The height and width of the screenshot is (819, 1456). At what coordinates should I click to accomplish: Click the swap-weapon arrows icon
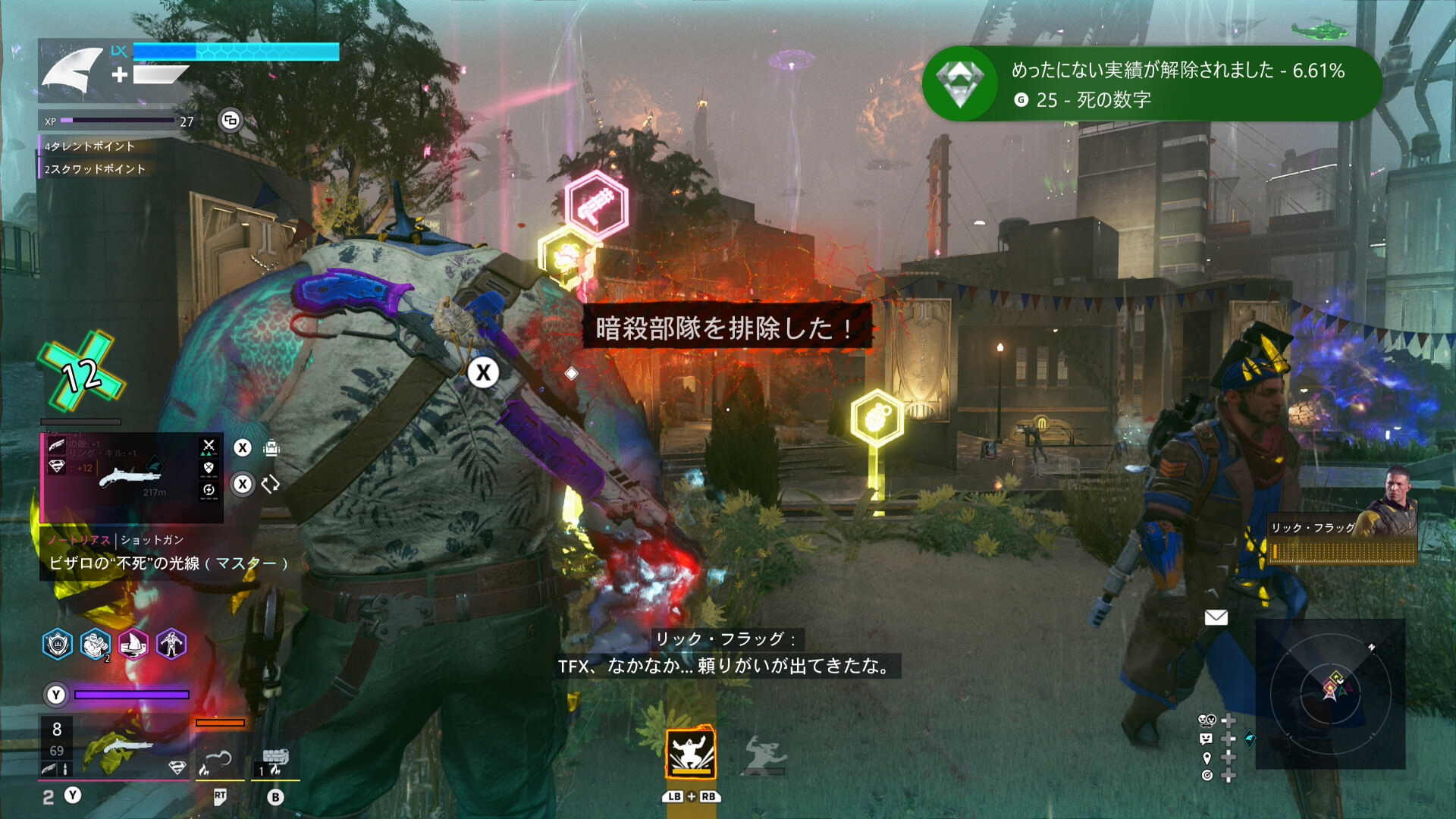[271, 484]
